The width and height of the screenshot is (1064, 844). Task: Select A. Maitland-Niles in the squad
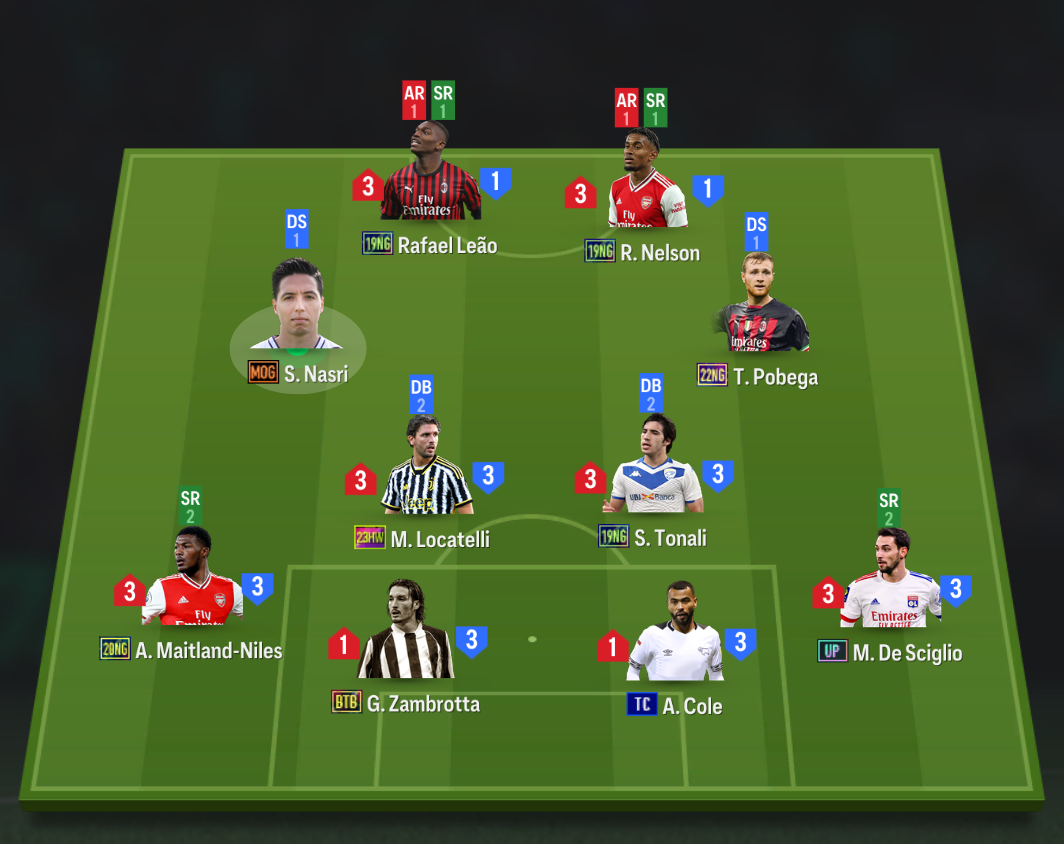coord(192,583)
